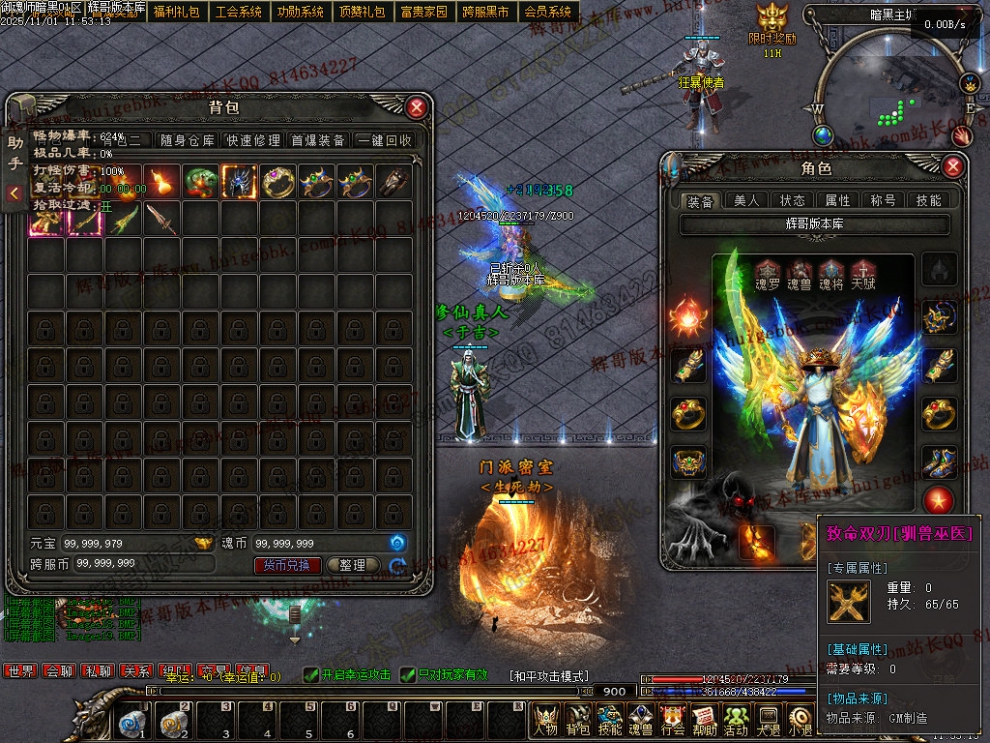990x743 pixels.
Task: Select the 魂兽 soul beast icon
Action: (x=799, y=274)
